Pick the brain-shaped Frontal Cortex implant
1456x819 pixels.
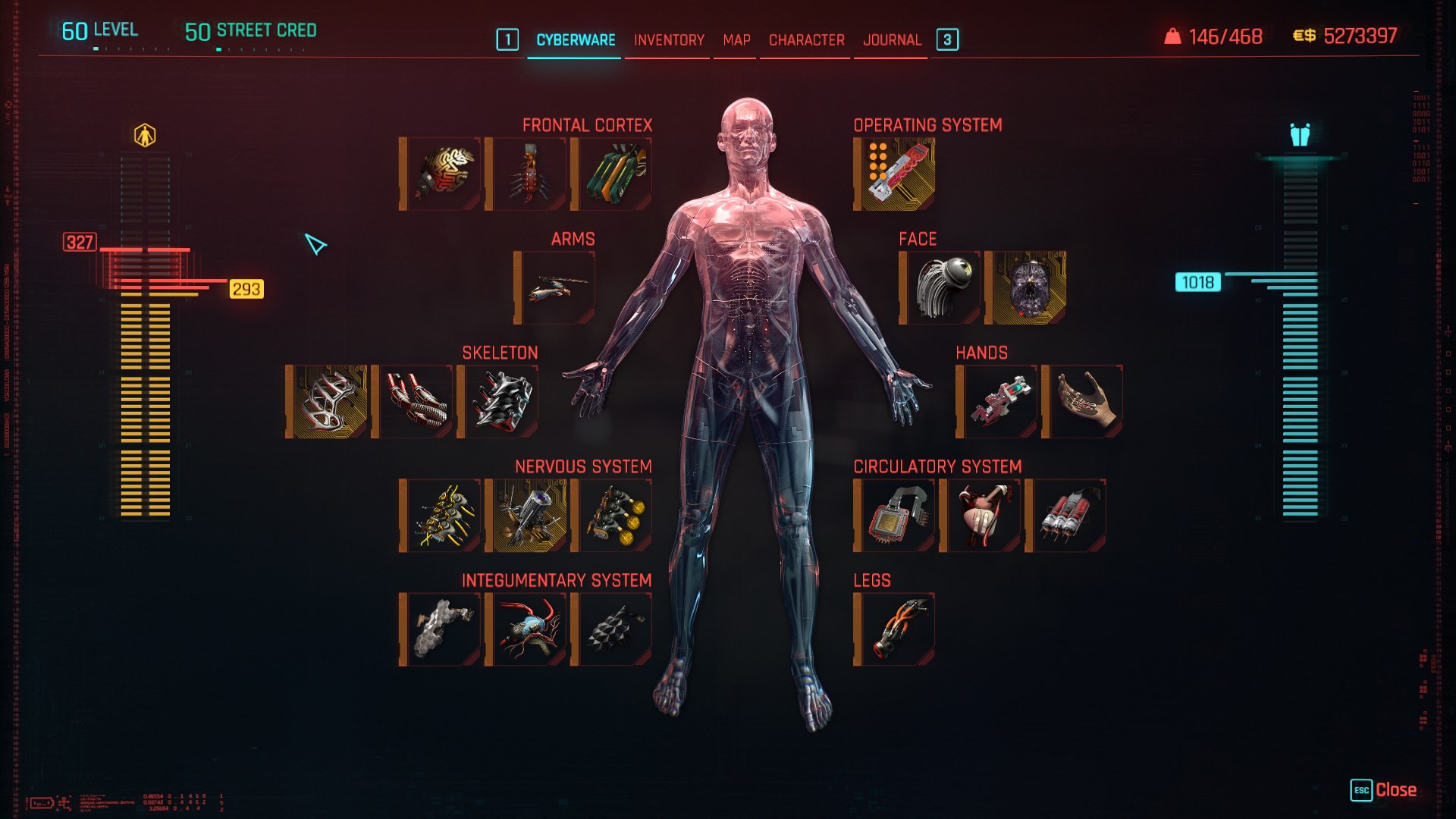tap(443, 174)
